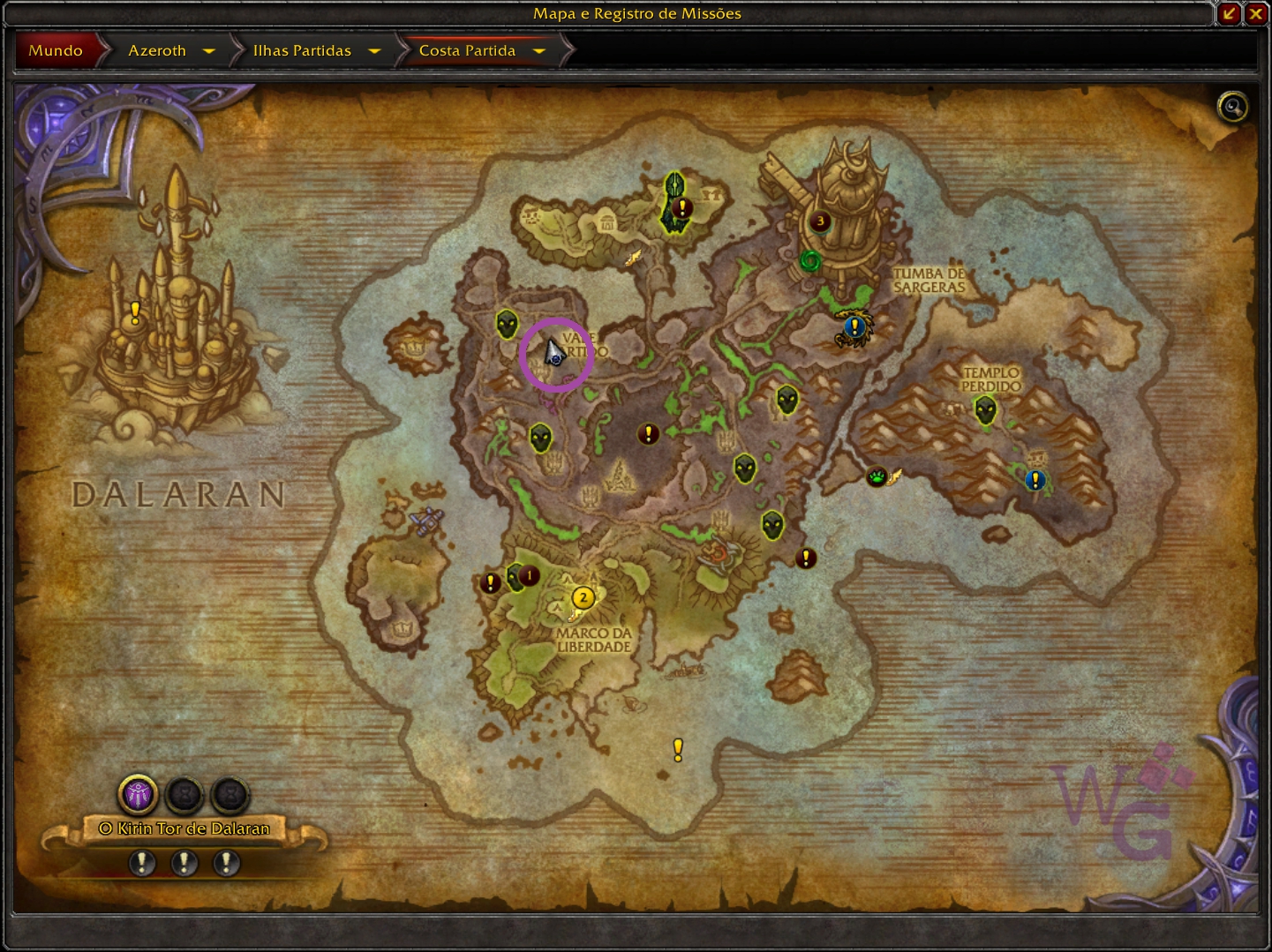1272x952 pixels.
Task: Shrink the map with the arrow button
Action: tap(1229, 13)
